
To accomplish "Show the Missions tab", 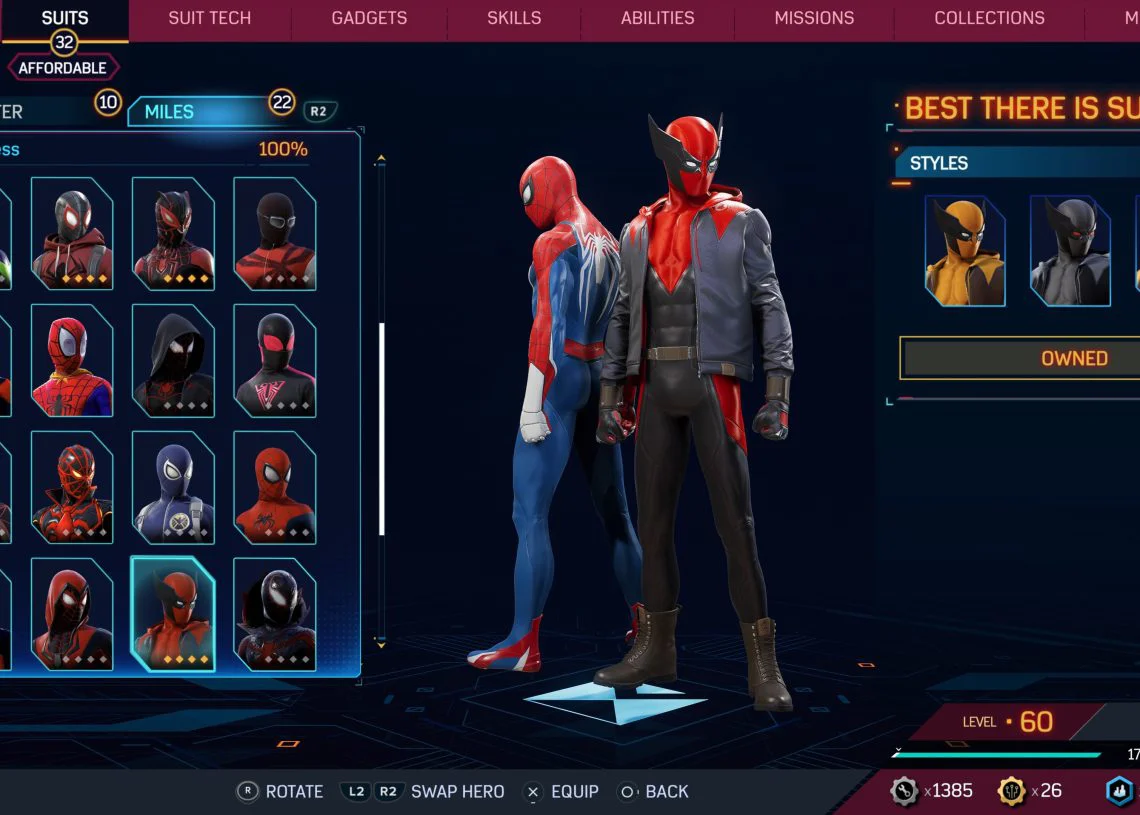I will (814, 18).
